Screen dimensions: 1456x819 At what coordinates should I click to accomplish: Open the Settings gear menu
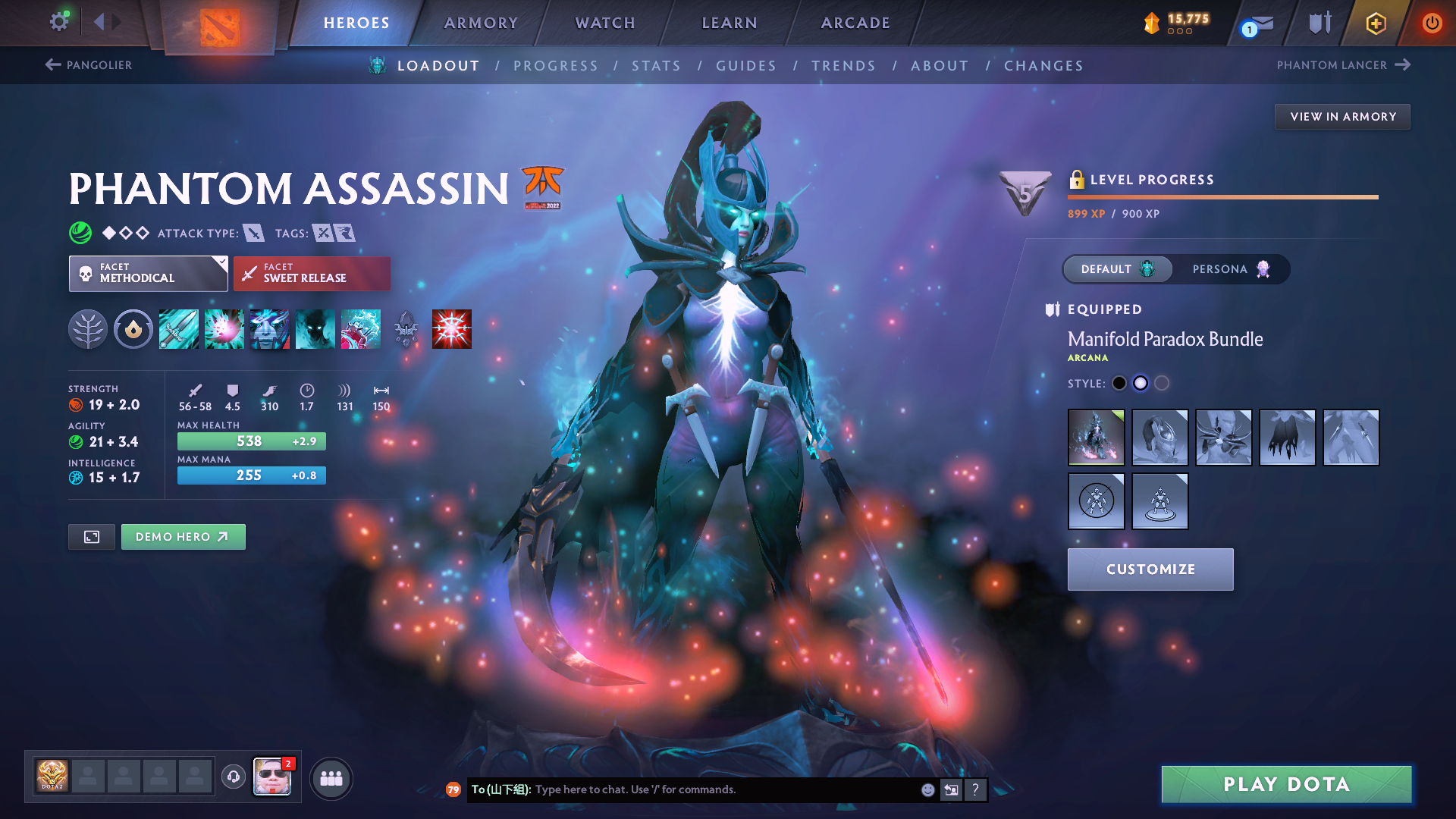point(59,21)
